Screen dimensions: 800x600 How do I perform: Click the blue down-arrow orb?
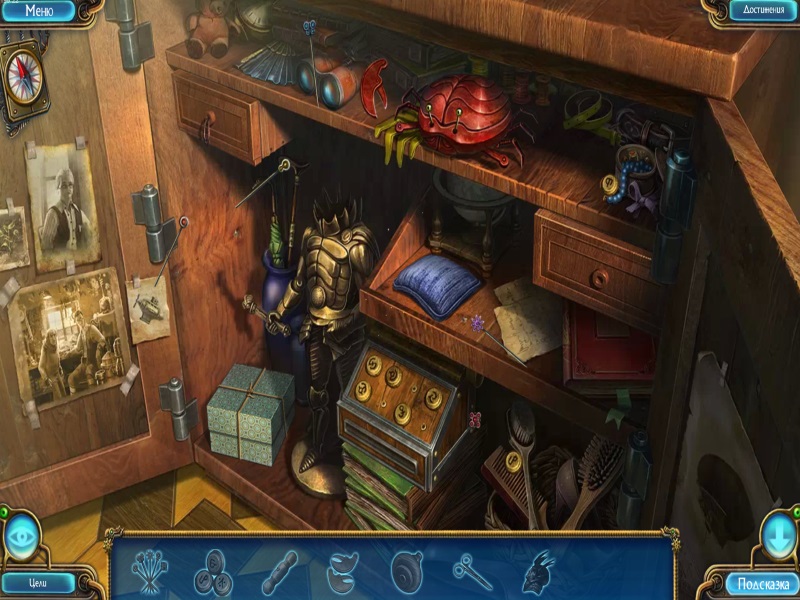776,538
